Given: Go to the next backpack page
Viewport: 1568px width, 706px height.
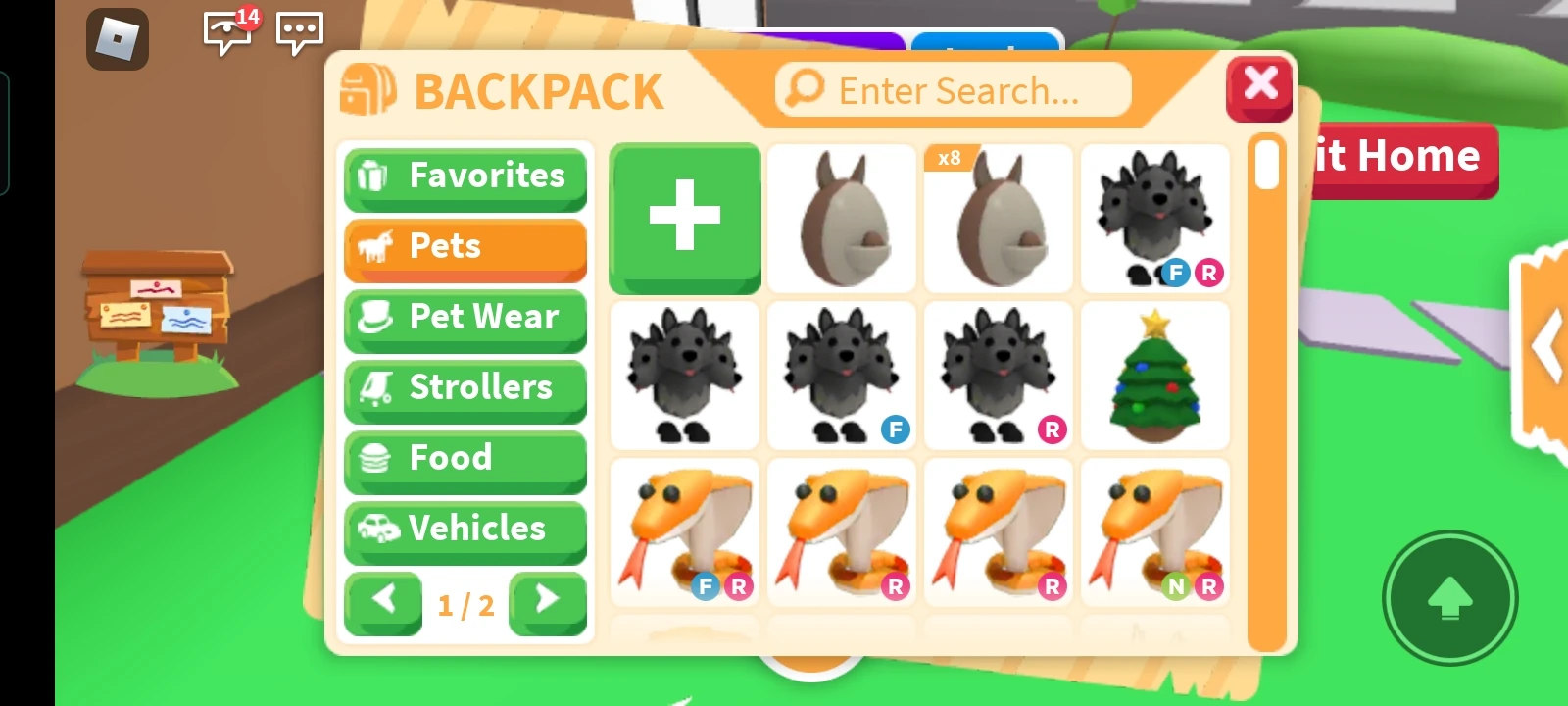Looking at the screenshot, I should [547, 601].
